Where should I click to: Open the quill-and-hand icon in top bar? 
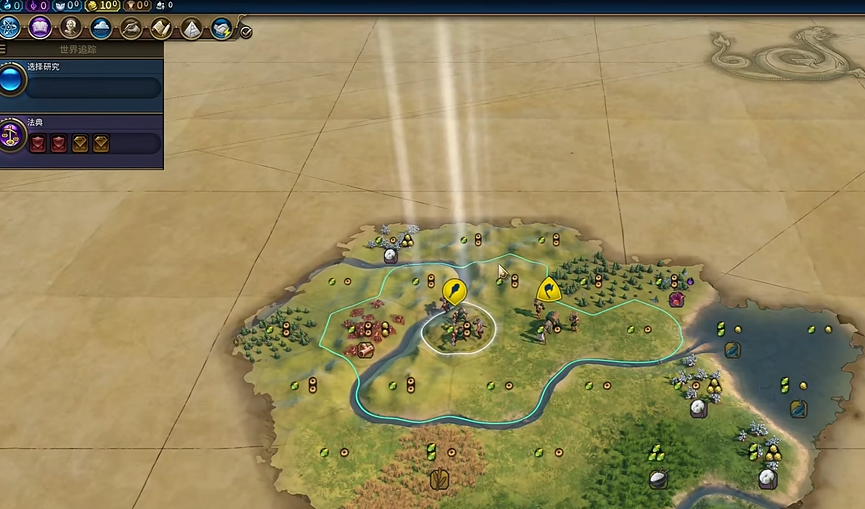coord(131,28)
